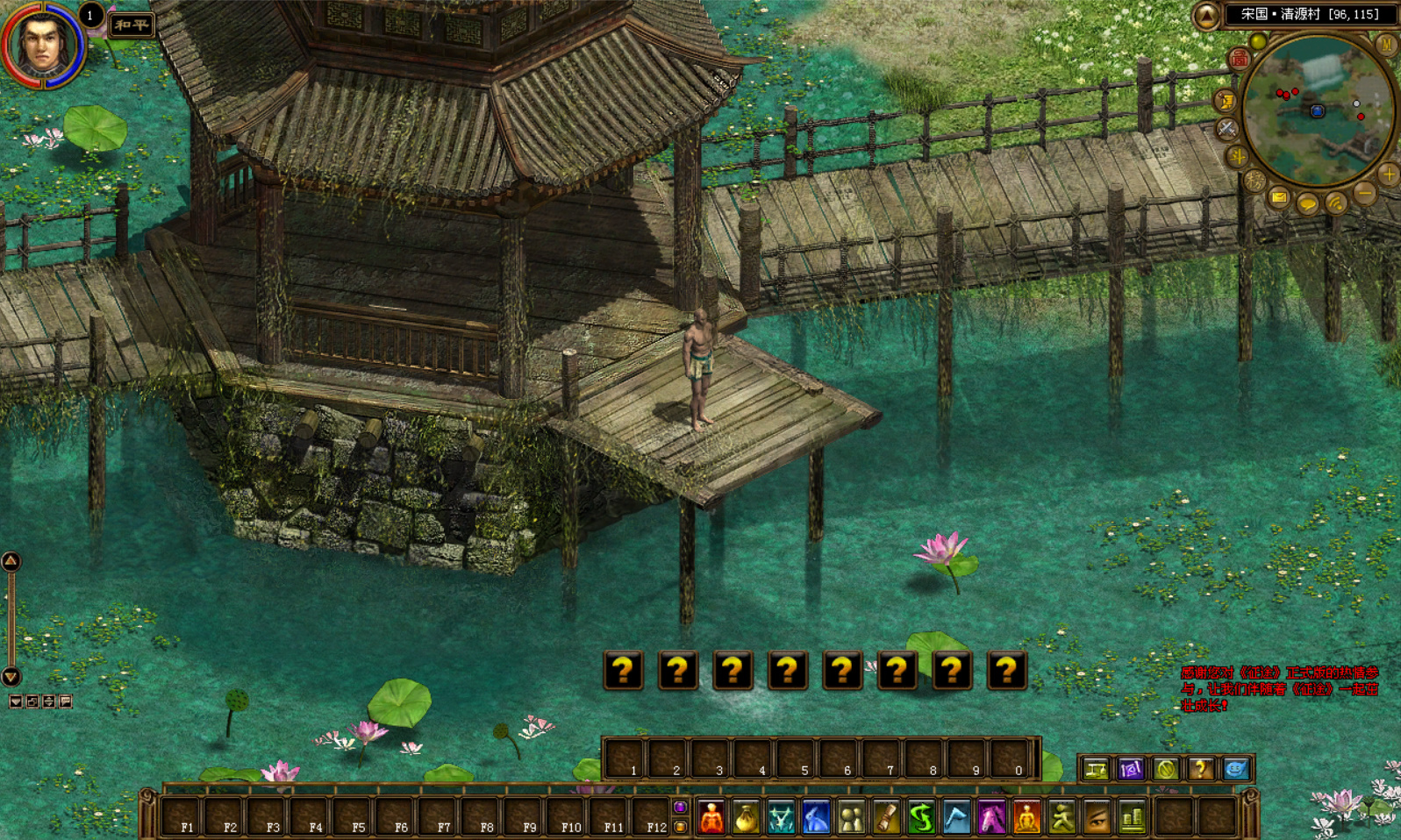Open the 榜 rankings button
This screenshot has height=840, width=1401.
tap(1254, 182)
